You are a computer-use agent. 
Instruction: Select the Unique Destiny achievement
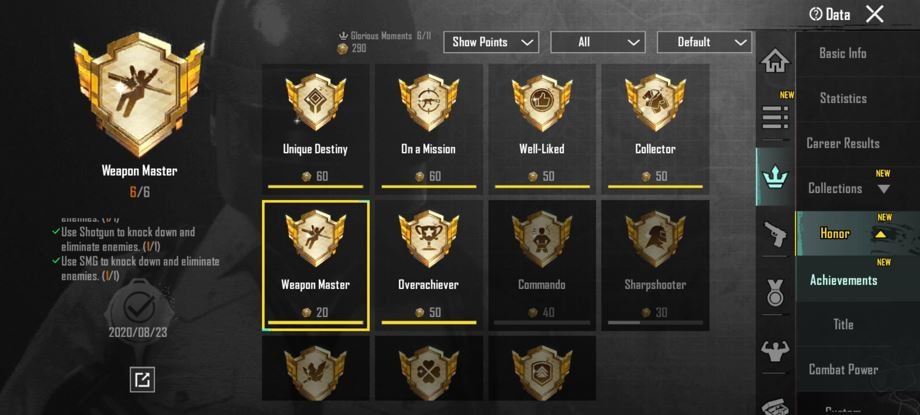[x=315, y=127]
